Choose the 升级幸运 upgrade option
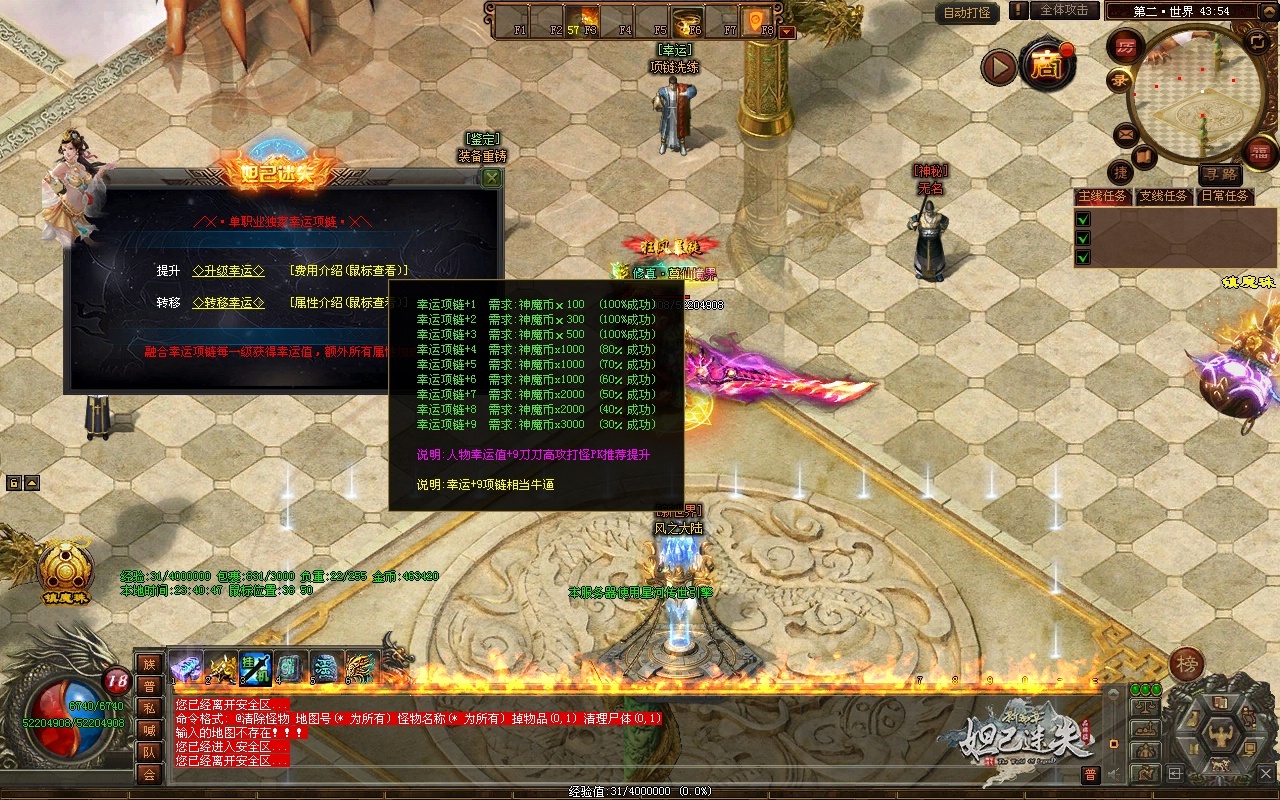 [x=228, y=271]
